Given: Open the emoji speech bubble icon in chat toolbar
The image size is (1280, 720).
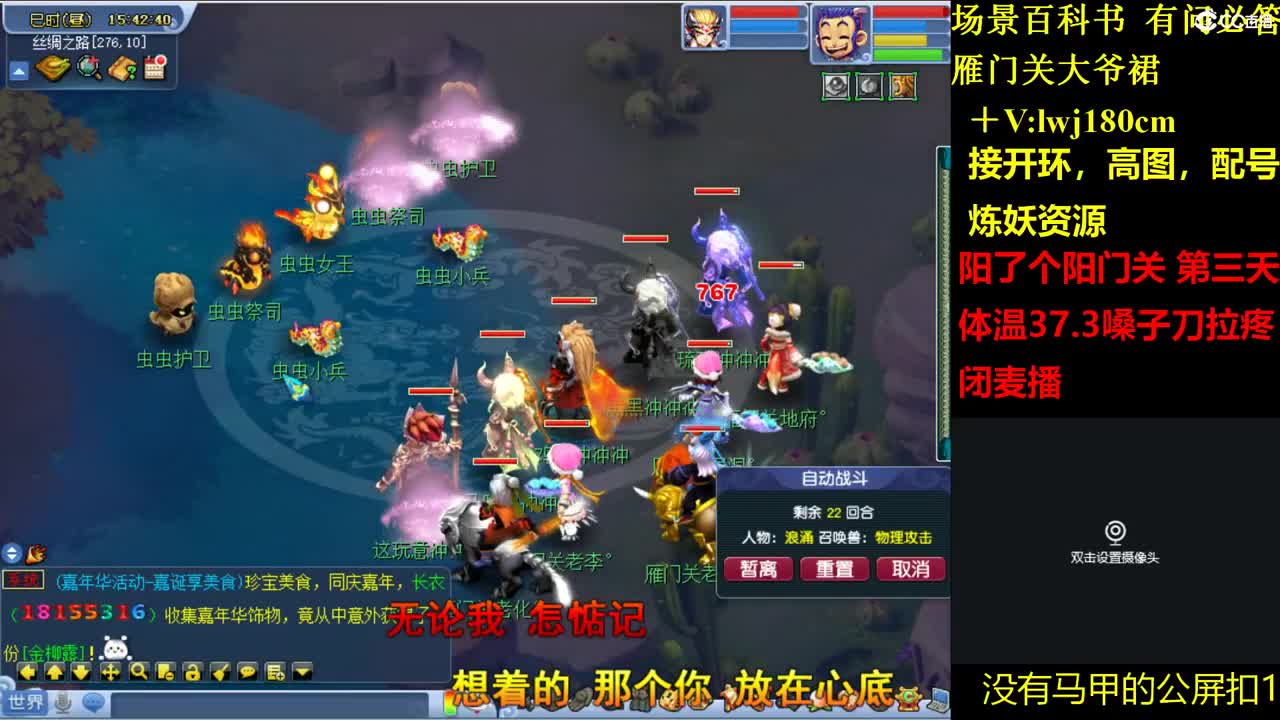Looking at the screenshot, I should (247, 671).
